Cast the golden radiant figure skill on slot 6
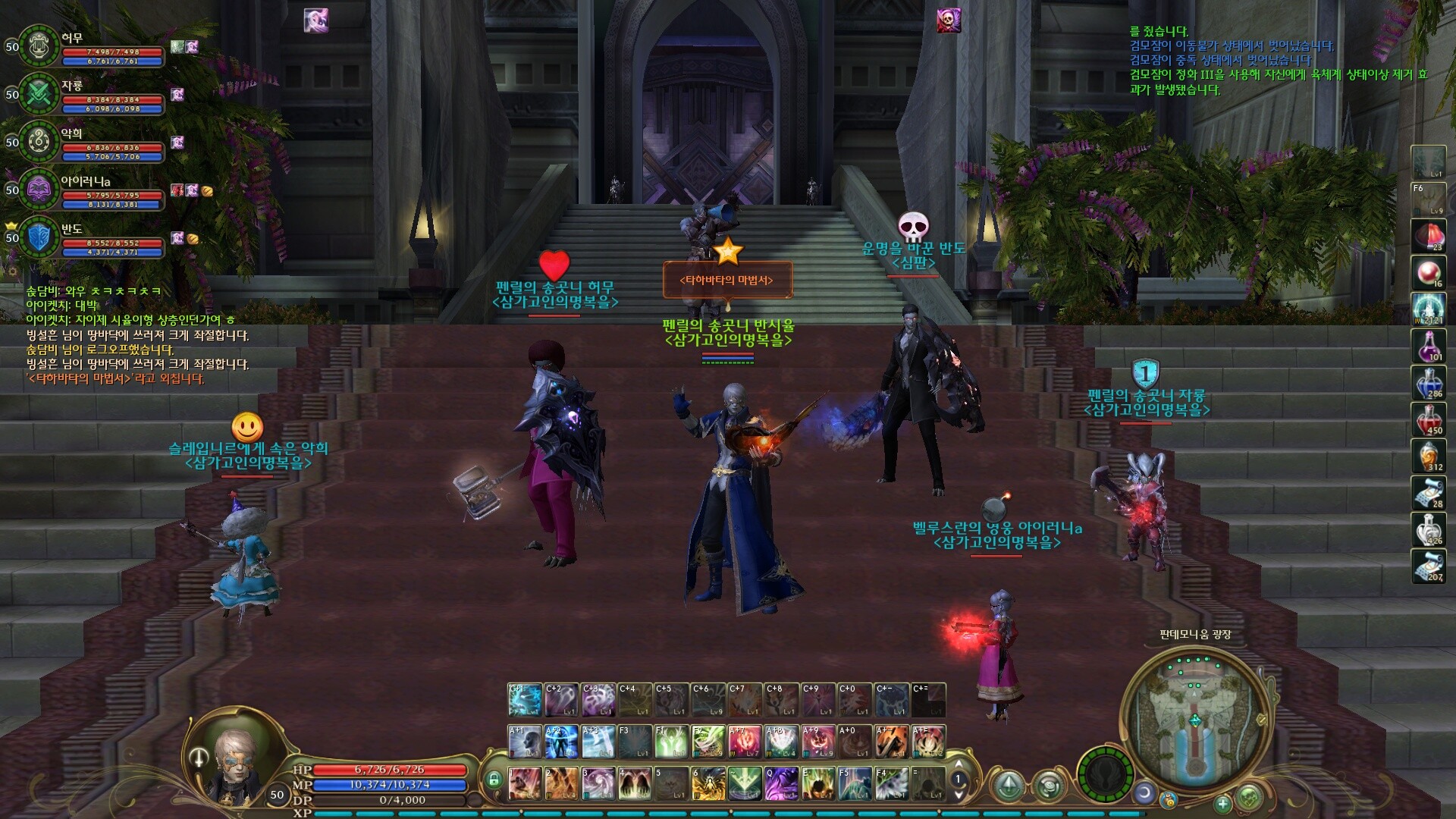 click(x=708, y=783)
